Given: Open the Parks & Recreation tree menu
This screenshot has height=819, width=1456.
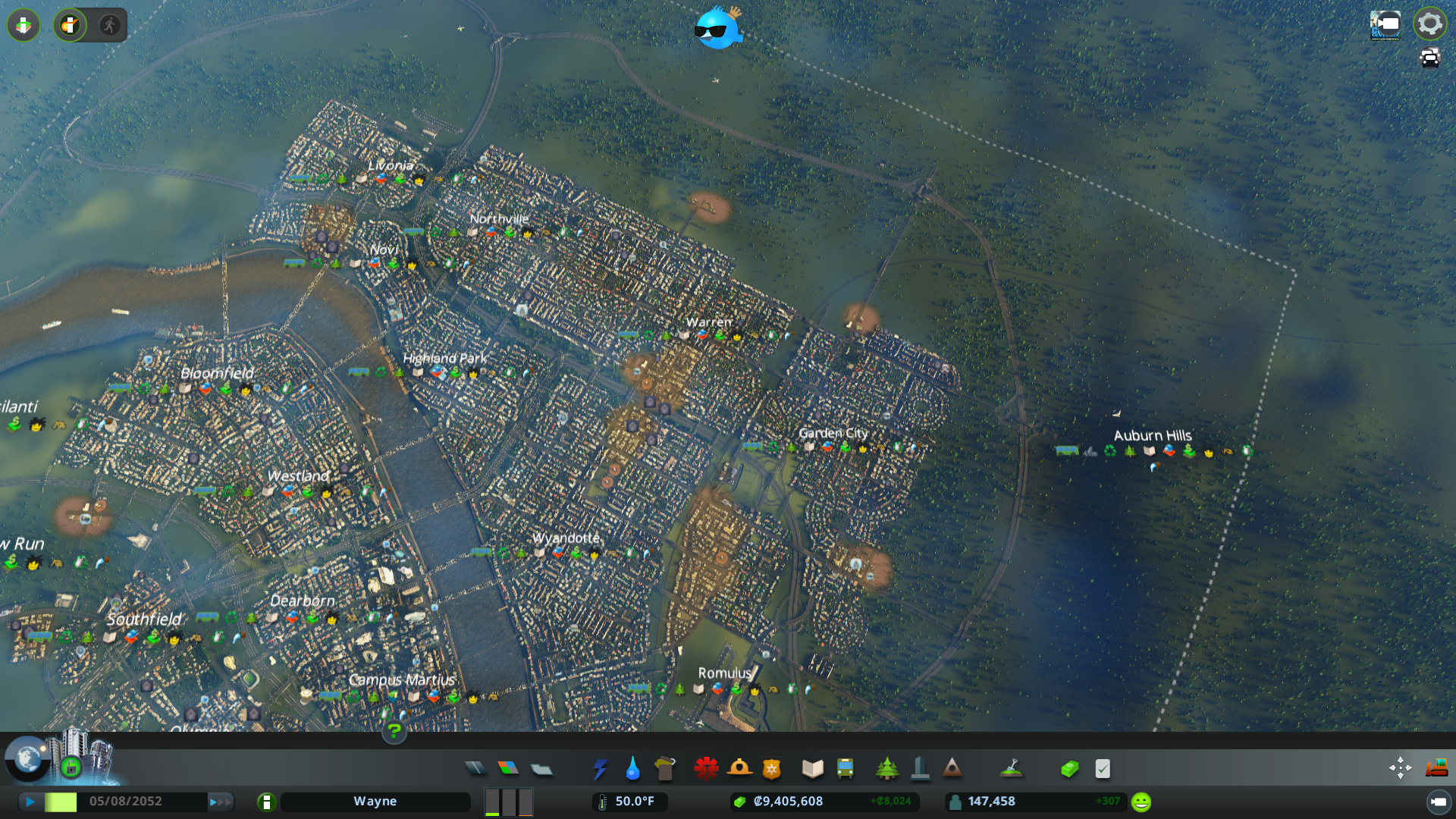Looking at the screenshot, I should coord(887,768).
